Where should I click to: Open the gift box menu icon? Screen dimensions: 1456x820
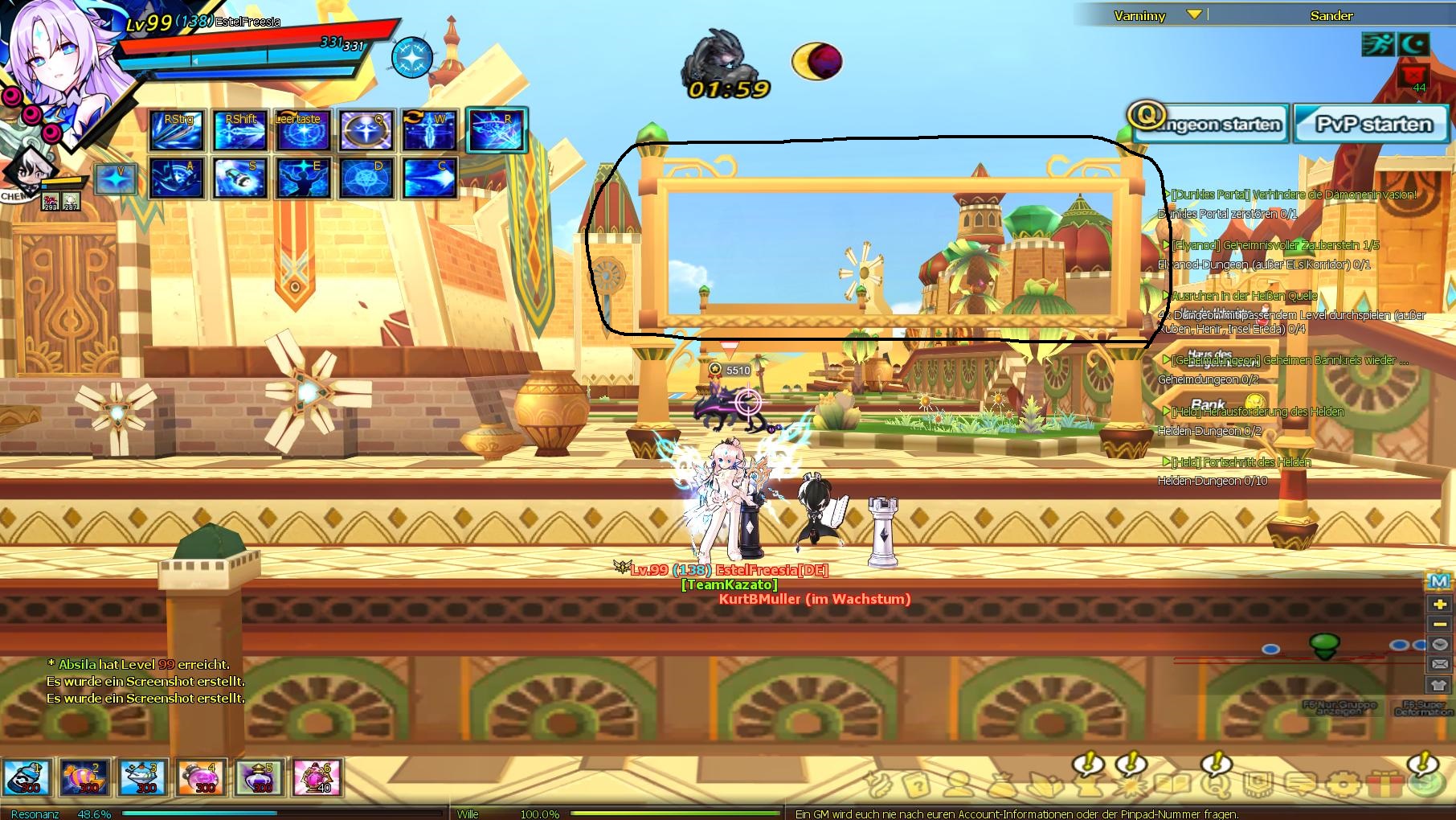(x=1384, y=783)
